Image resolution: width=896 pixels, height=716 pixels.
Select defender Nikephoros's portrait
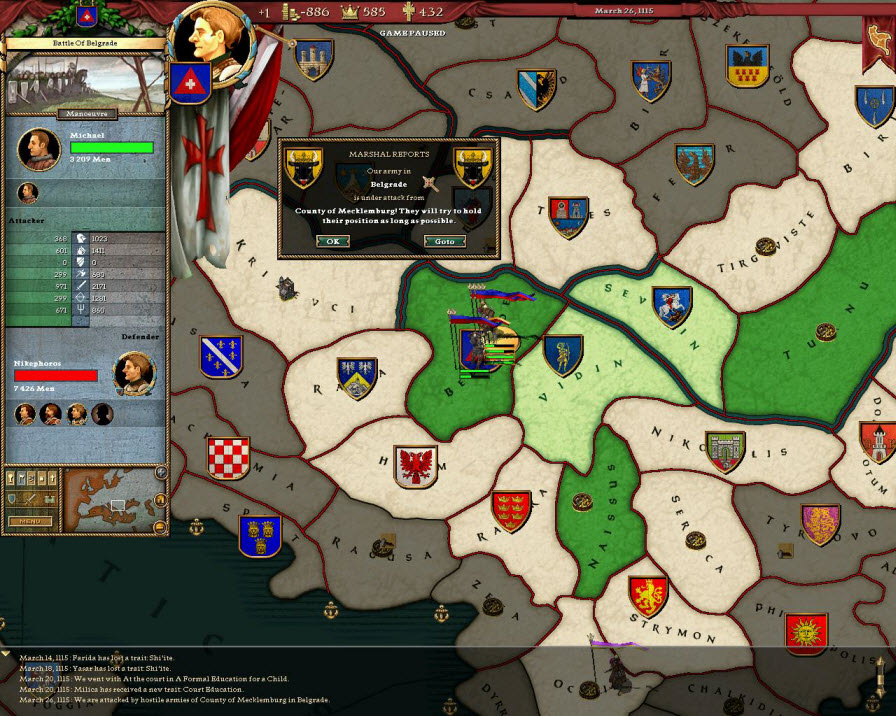[133, 372]
